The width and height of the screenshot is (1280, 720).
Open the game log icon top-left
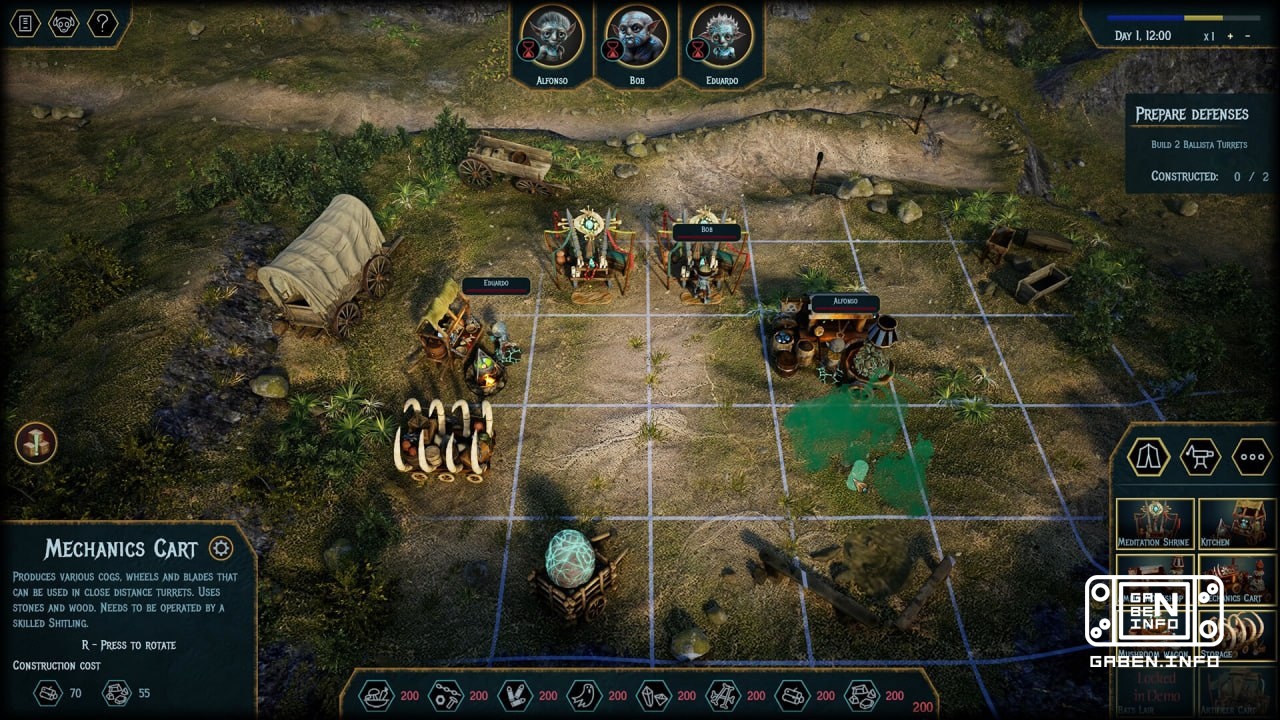tap(23, 23)
